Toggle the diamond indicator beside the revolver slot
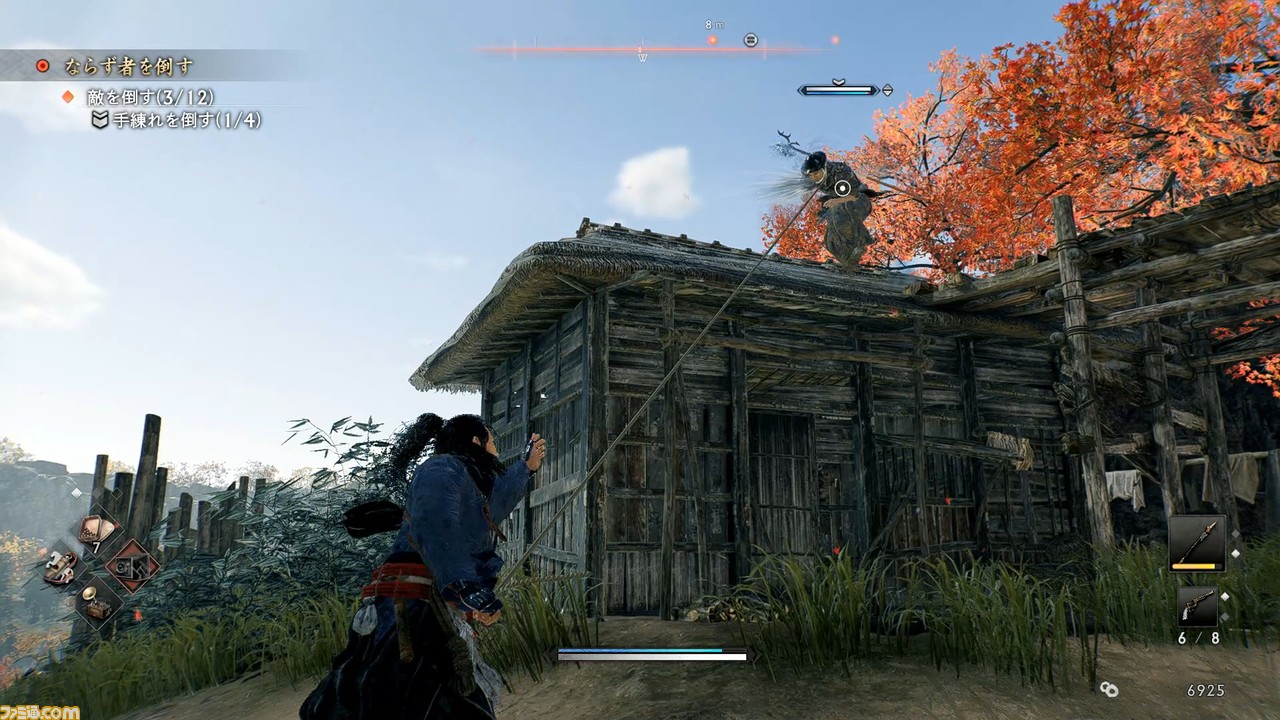This screenshot has height=720, width=1280. click(1226, 596)
